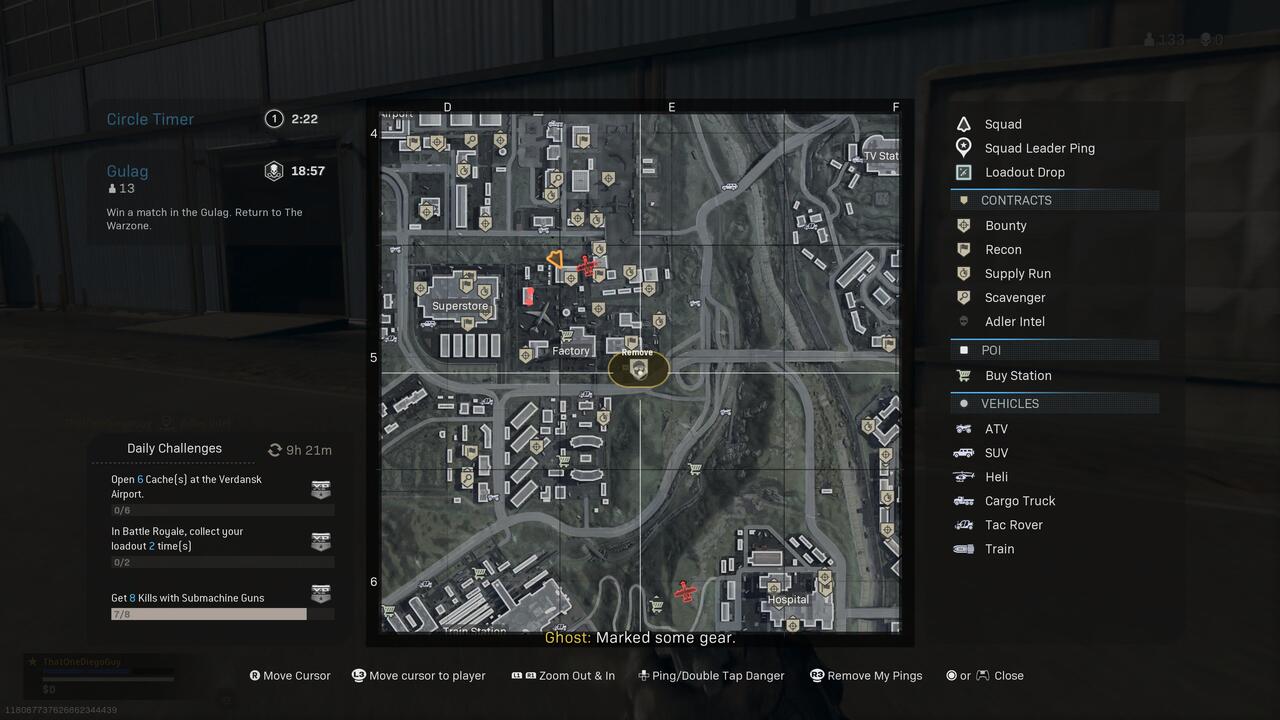
Task: Select the ATV icon in the legend
Action: [x=963, y=428]
